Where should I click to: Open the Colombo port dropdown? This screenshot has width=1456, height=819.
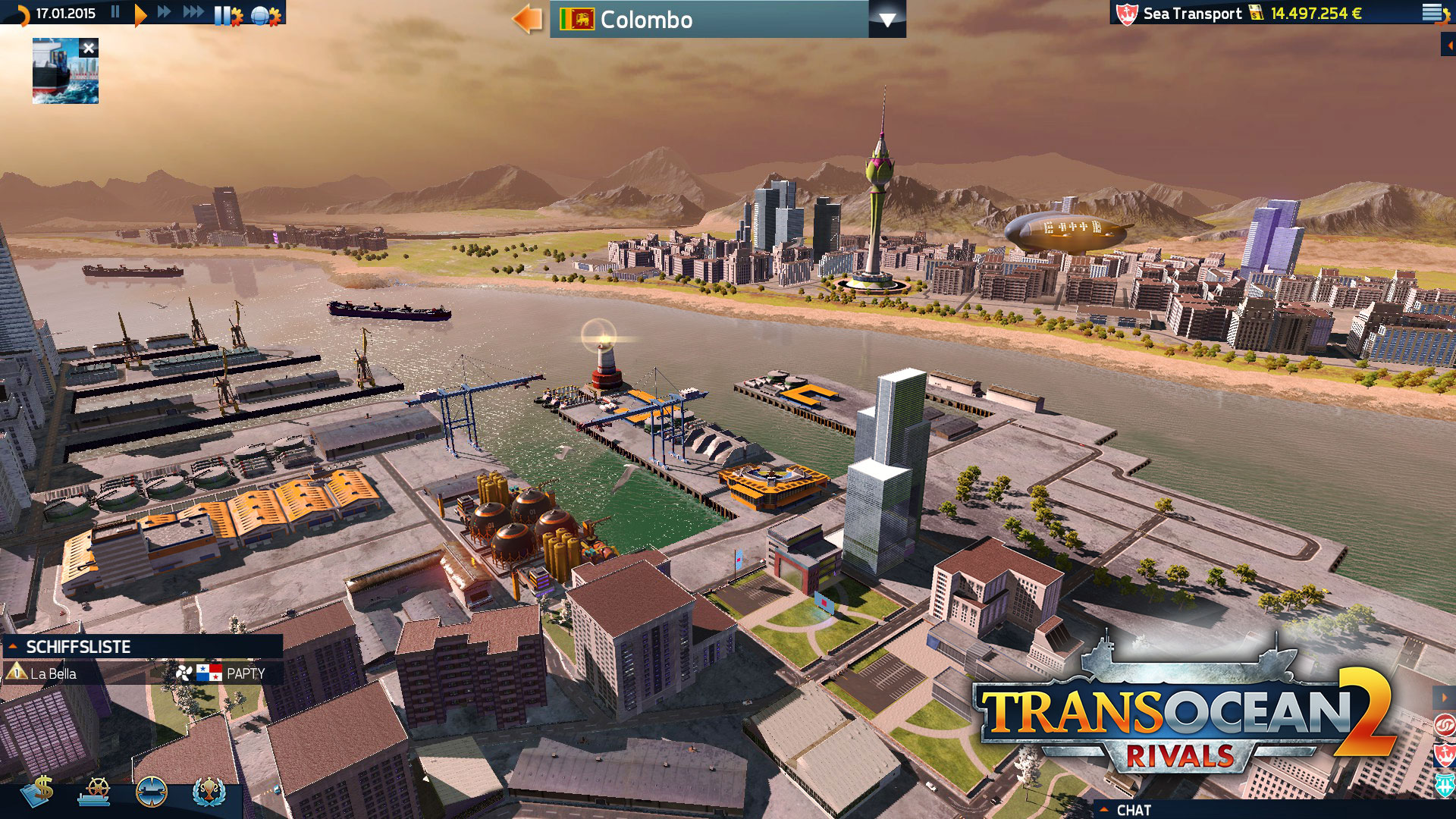point(886,20)
